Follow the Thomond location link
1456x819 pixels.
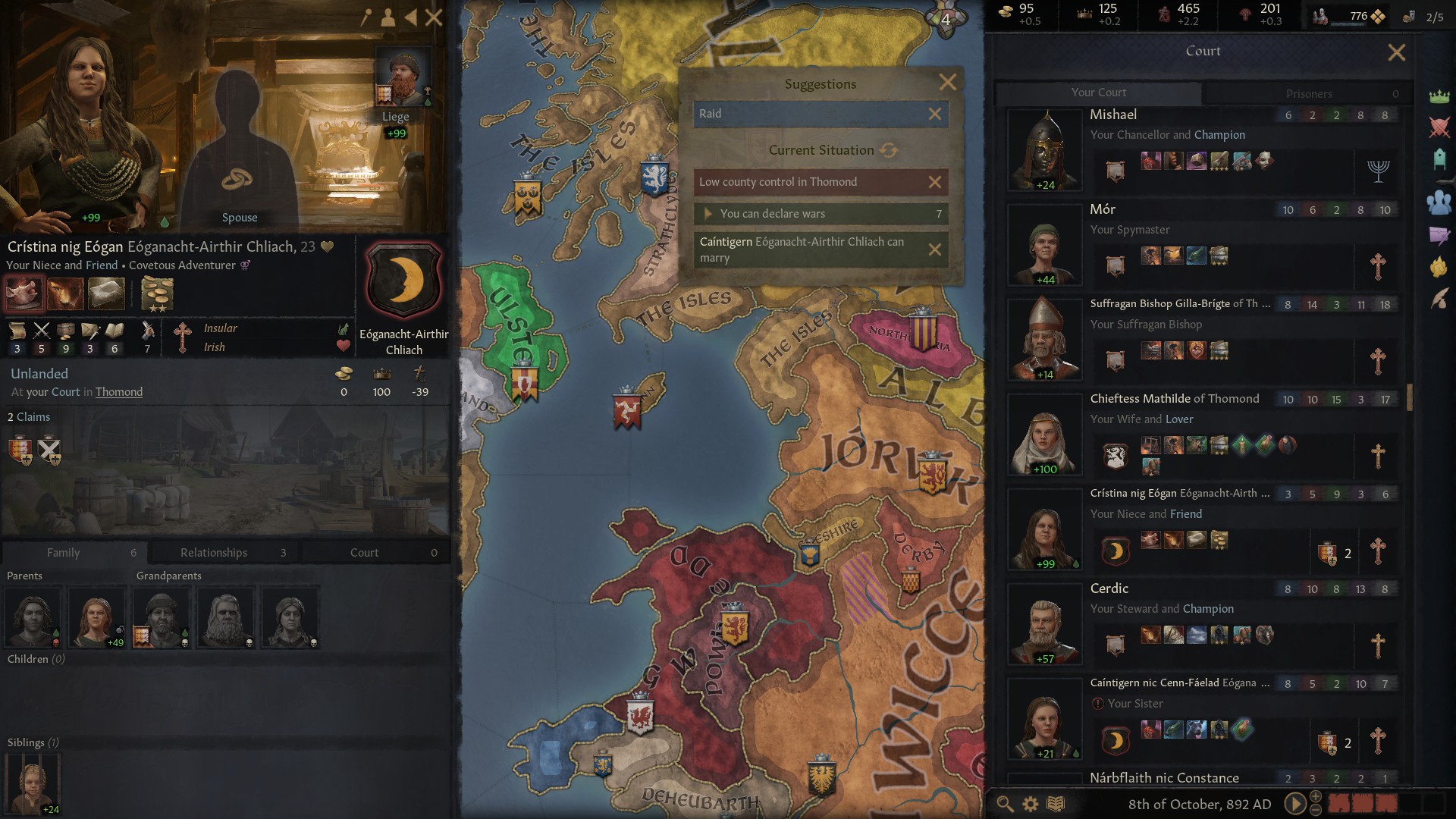[119, 392]
